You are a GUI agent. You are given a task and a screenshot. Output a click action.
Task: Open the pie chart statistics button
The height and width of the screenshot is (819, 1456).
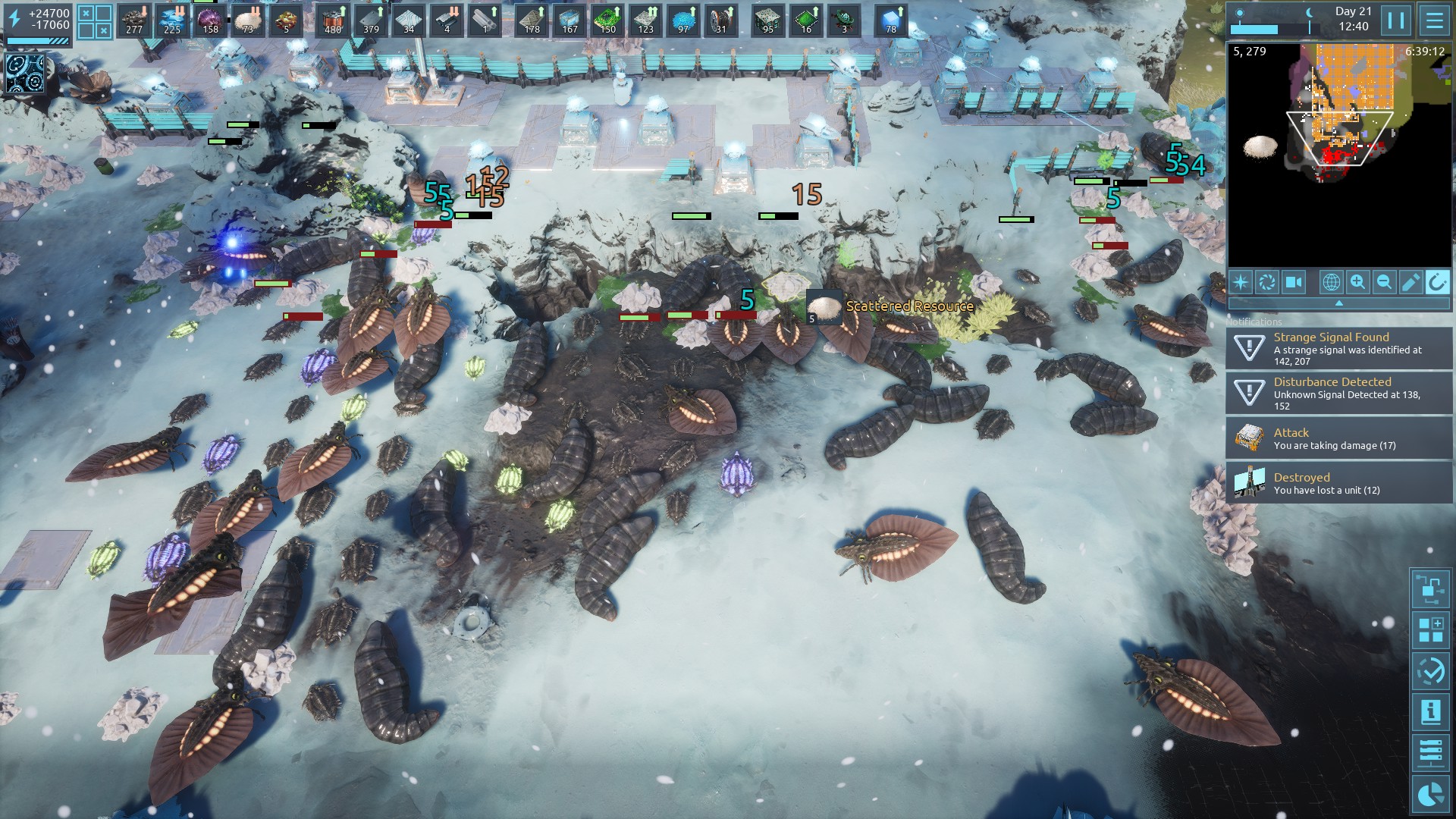[1430, 794]
